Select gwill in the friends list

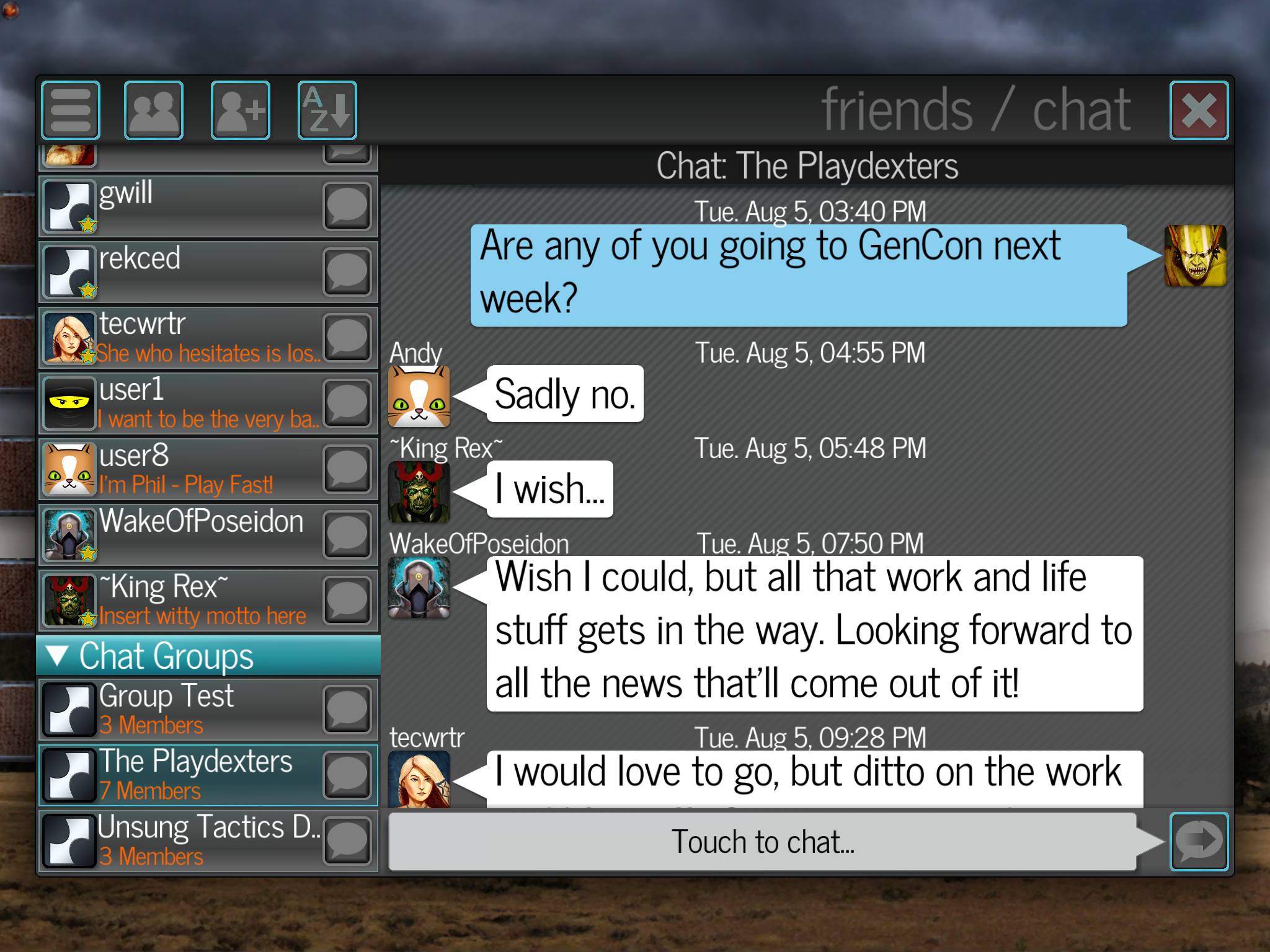pyautogui.click(x=186, y=207)
